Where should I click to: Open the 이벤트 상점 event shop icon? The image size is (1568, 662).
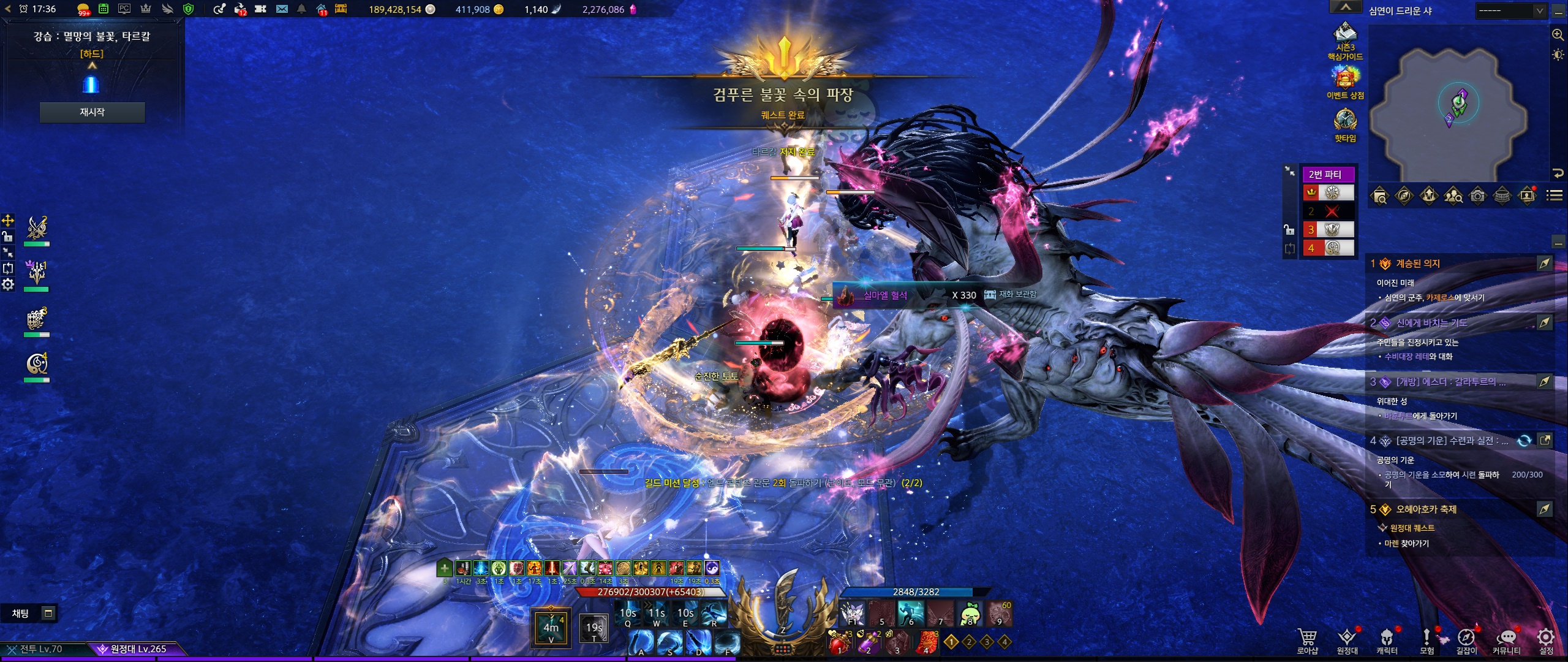tap(1345, 82)
